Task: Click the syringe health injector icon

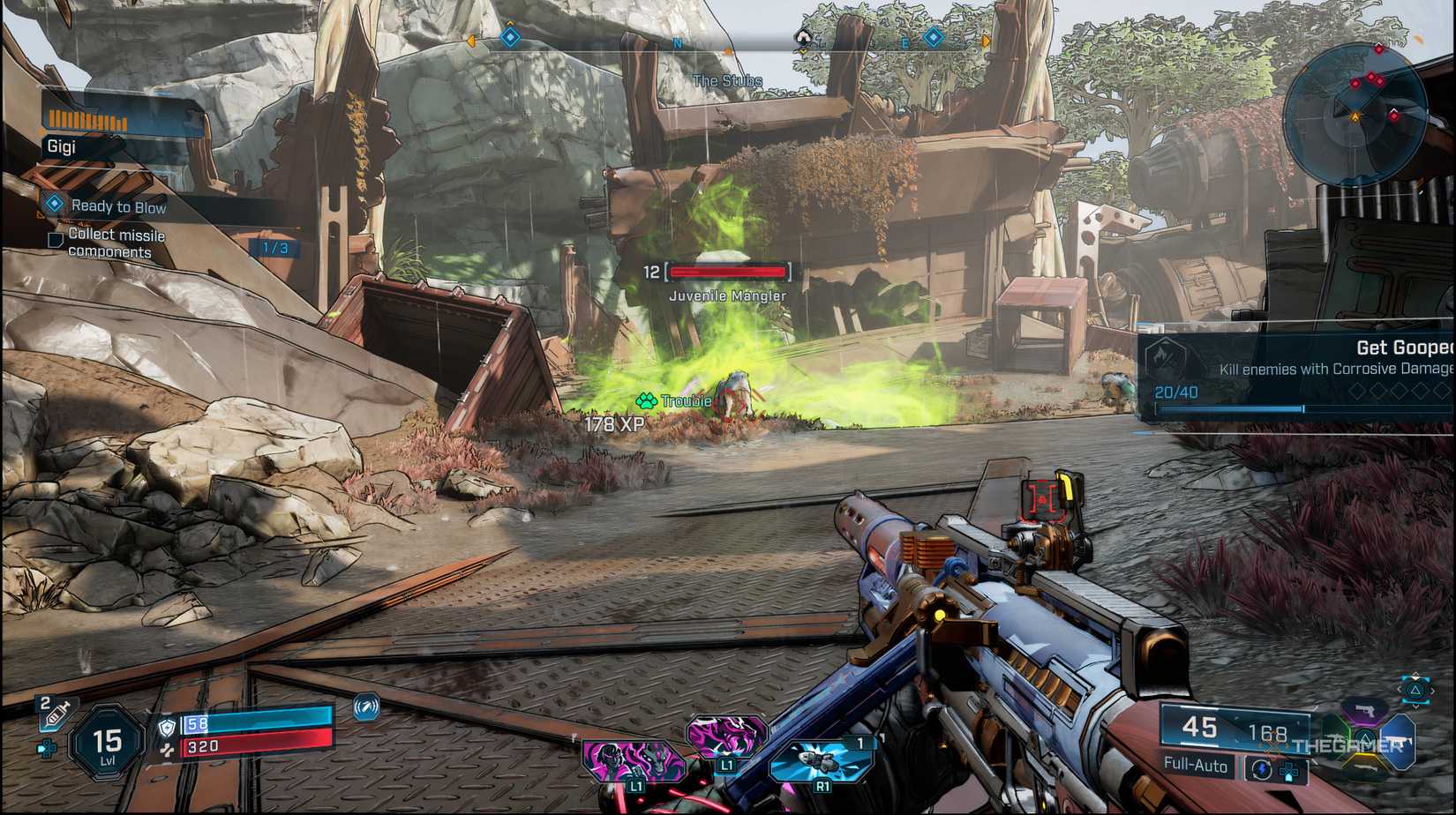Action: [x=54, y=712]
